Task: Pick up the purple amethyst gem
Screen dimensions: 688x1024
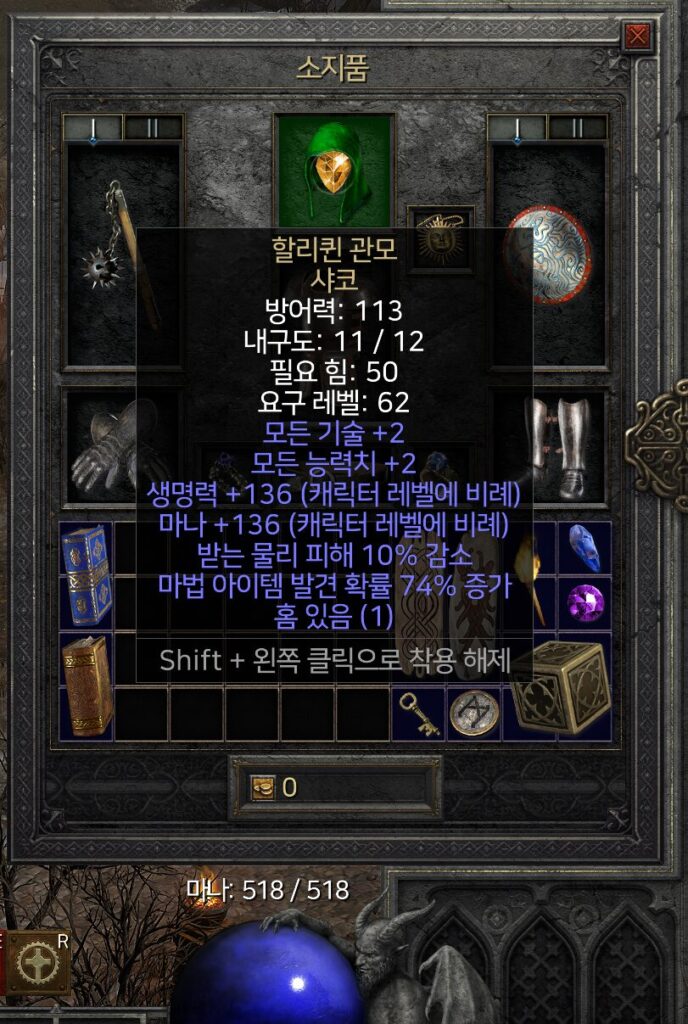Action: tap(584, 602)
